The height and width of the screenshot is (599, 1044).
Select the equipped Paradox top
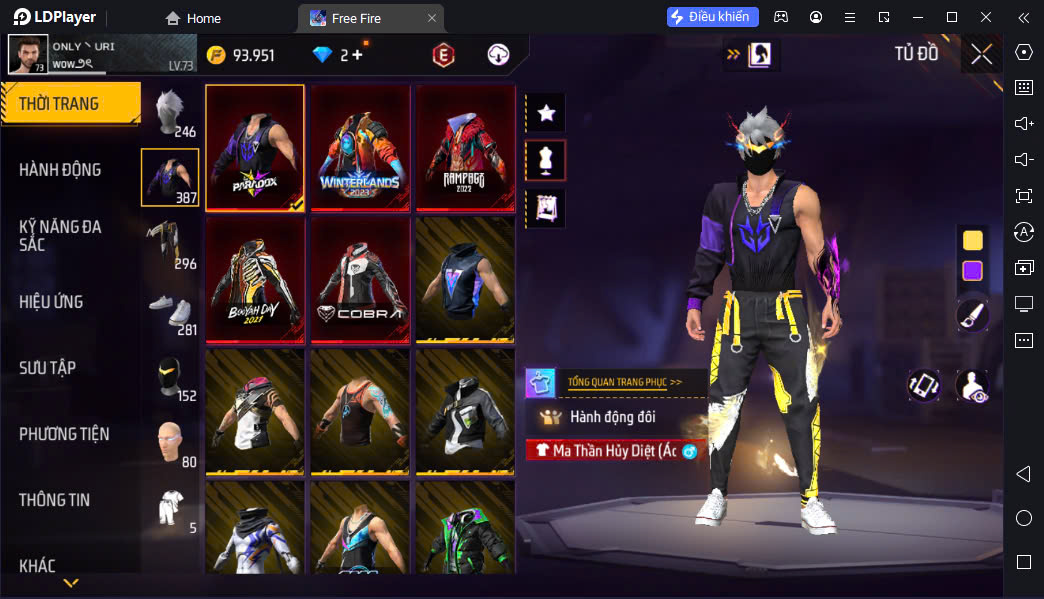[x=255, y=147]
